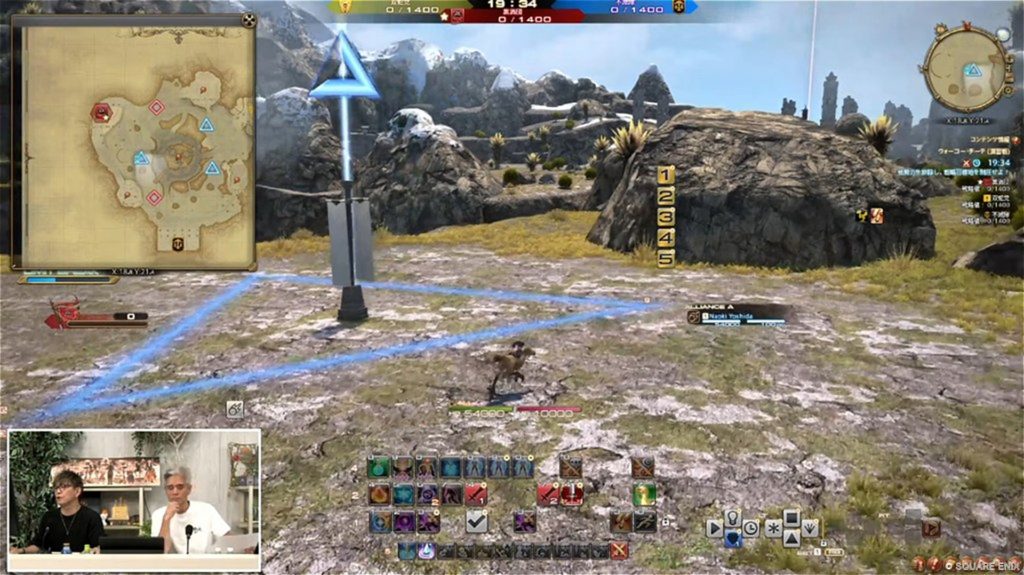
Task: Select the solid square button
Action: 791,517
